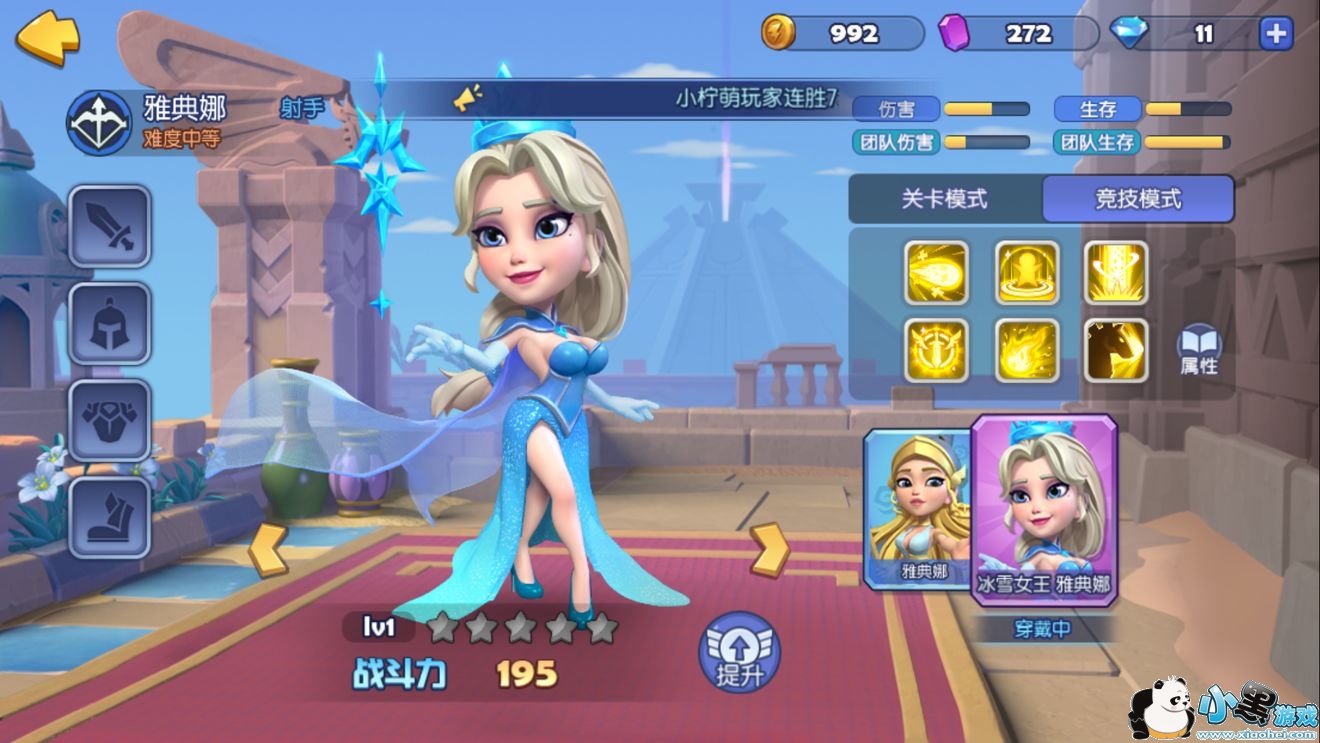Screen dimensions: 1320x743
Task: Show the next hero with right arrow
Action: (769, 549)
